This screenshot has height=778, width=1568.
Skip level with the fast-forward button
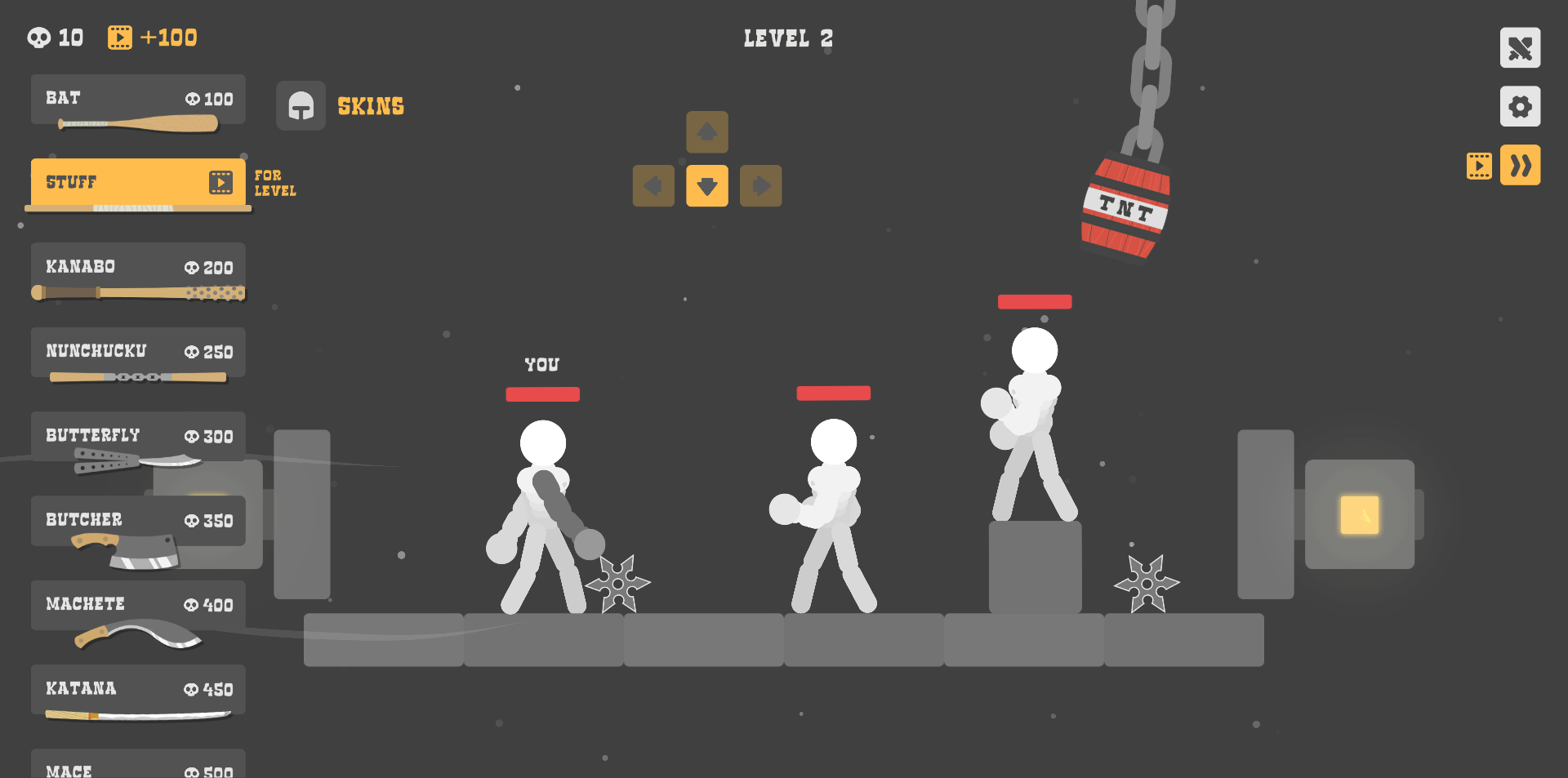[1520, 166]
